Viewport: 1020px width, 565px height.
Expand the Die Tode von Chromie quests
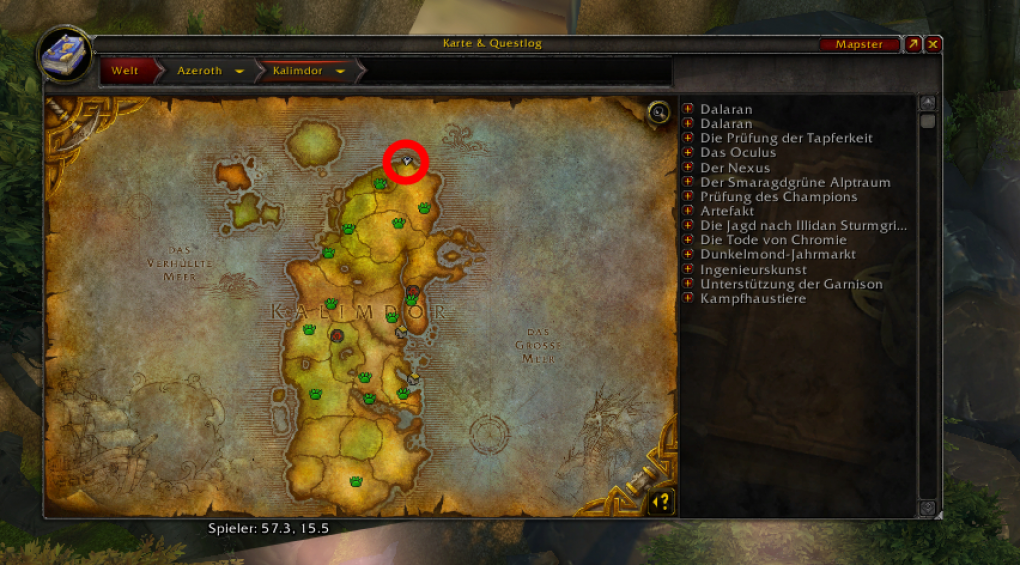tap(688, 240)
